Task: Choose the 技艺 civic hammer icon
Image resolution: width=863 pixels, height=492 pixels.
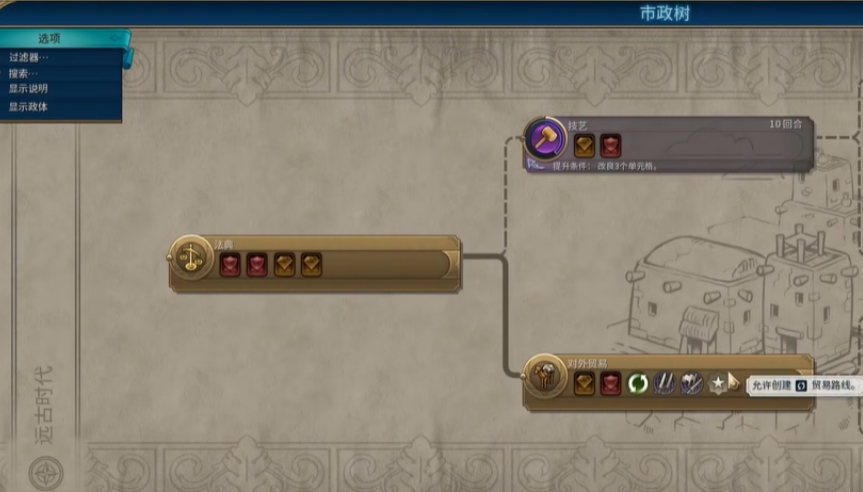Action: (x=545, y=139)
